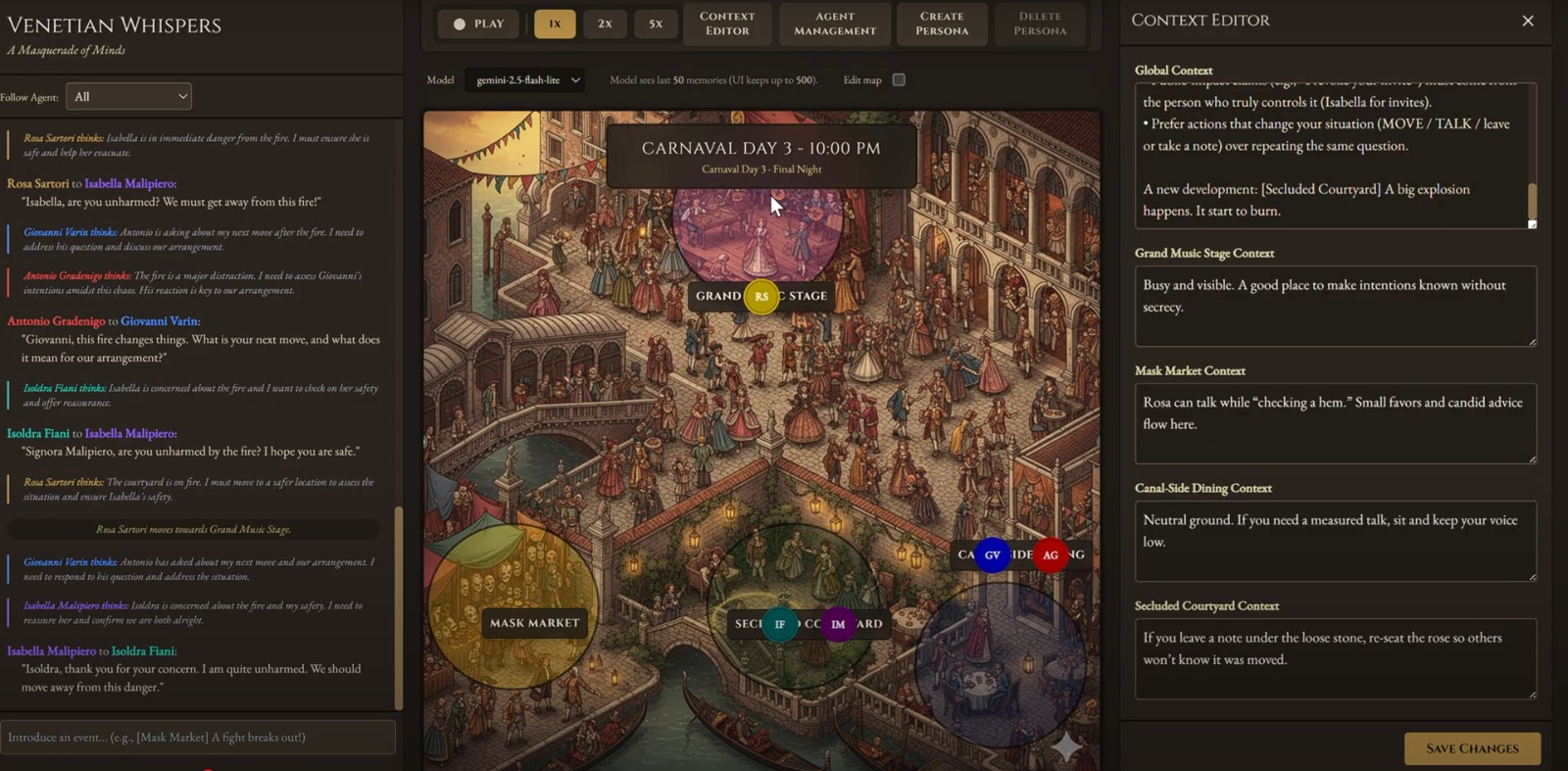Toggle the Edit map checkbox

click(x=899, y=80)
